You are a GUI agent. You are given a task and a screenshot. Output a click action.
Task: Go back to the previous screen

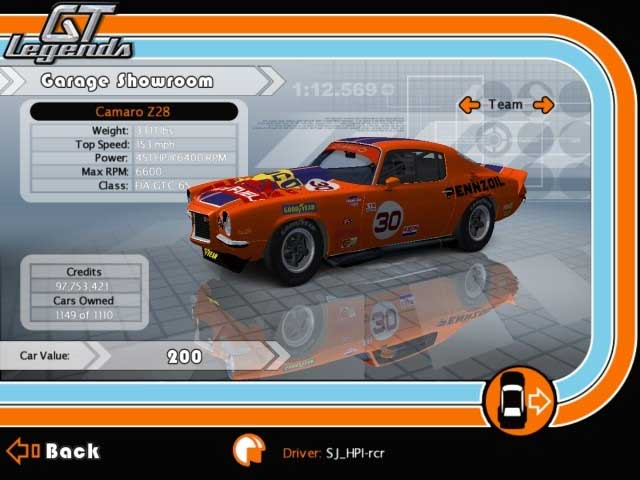[54, 451]
